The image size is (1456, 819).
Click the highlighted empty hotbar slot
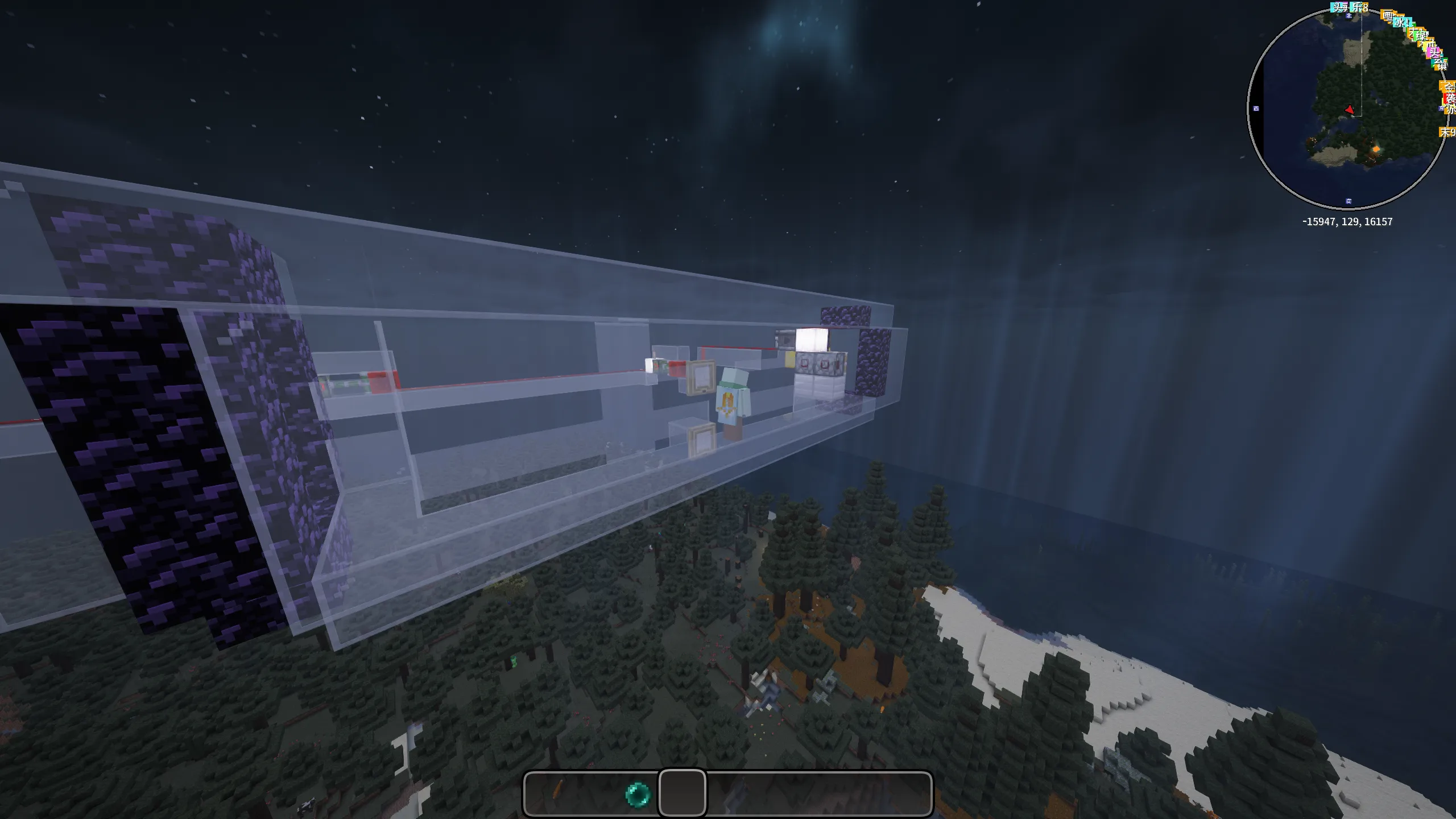point(682,793)
